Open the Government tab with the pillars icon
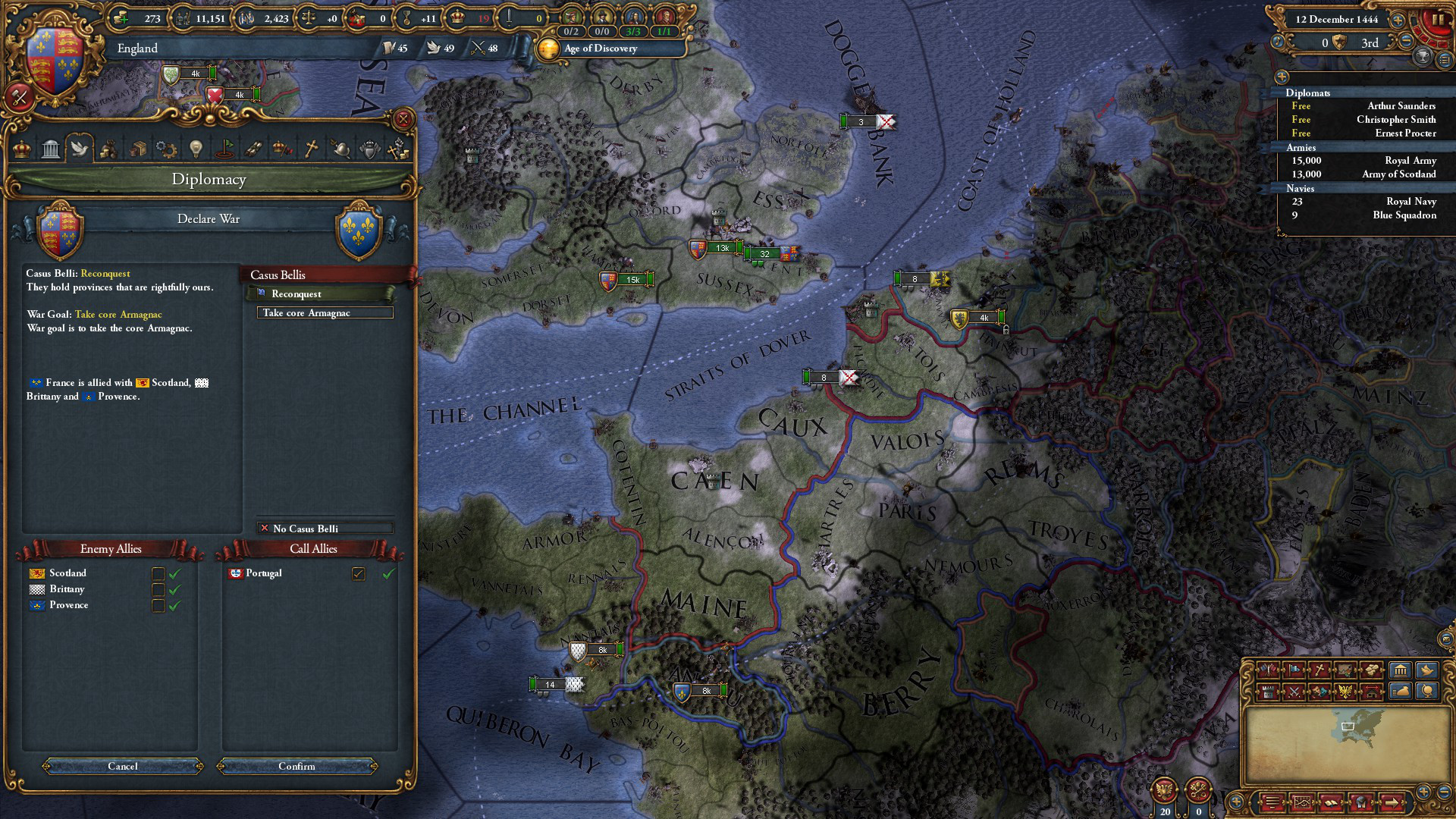The image size is (1456, 819). pyautogui.click(x=51, y=149)
